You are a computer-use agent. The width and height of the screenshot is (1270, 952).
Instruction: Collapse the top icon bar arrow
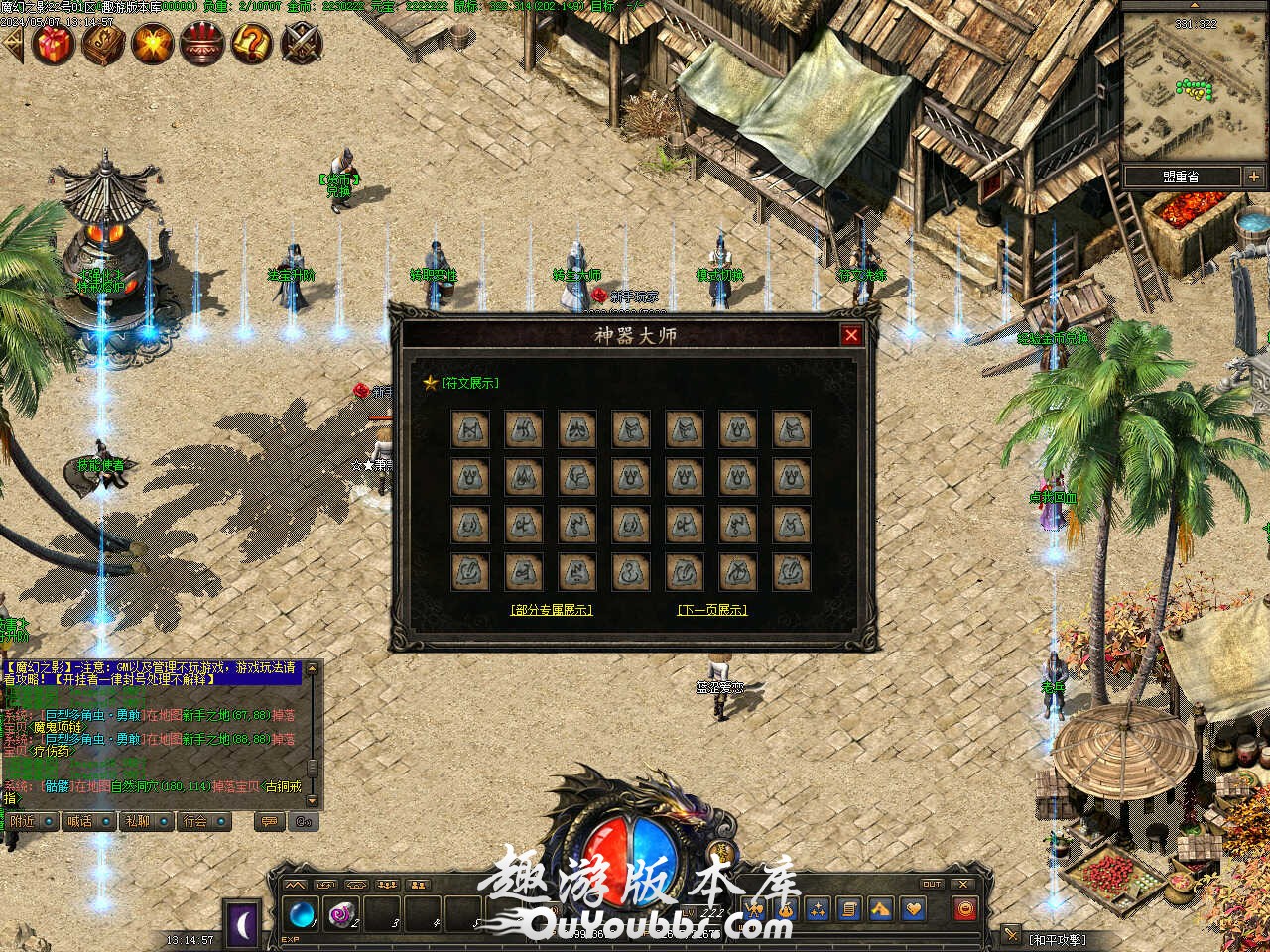[x=12, y=44]
